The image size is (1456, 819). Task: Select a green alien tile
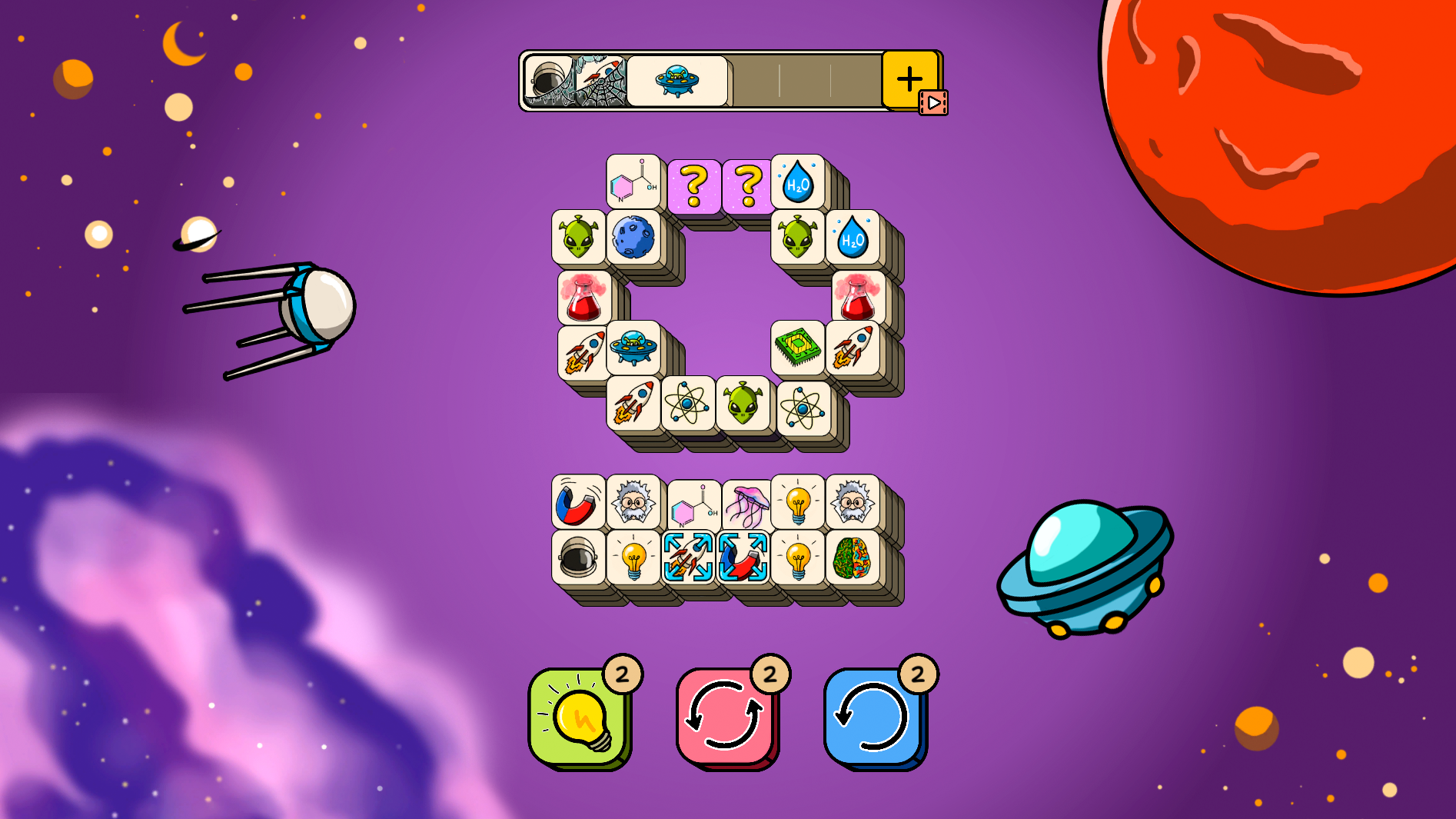[579, 237]
